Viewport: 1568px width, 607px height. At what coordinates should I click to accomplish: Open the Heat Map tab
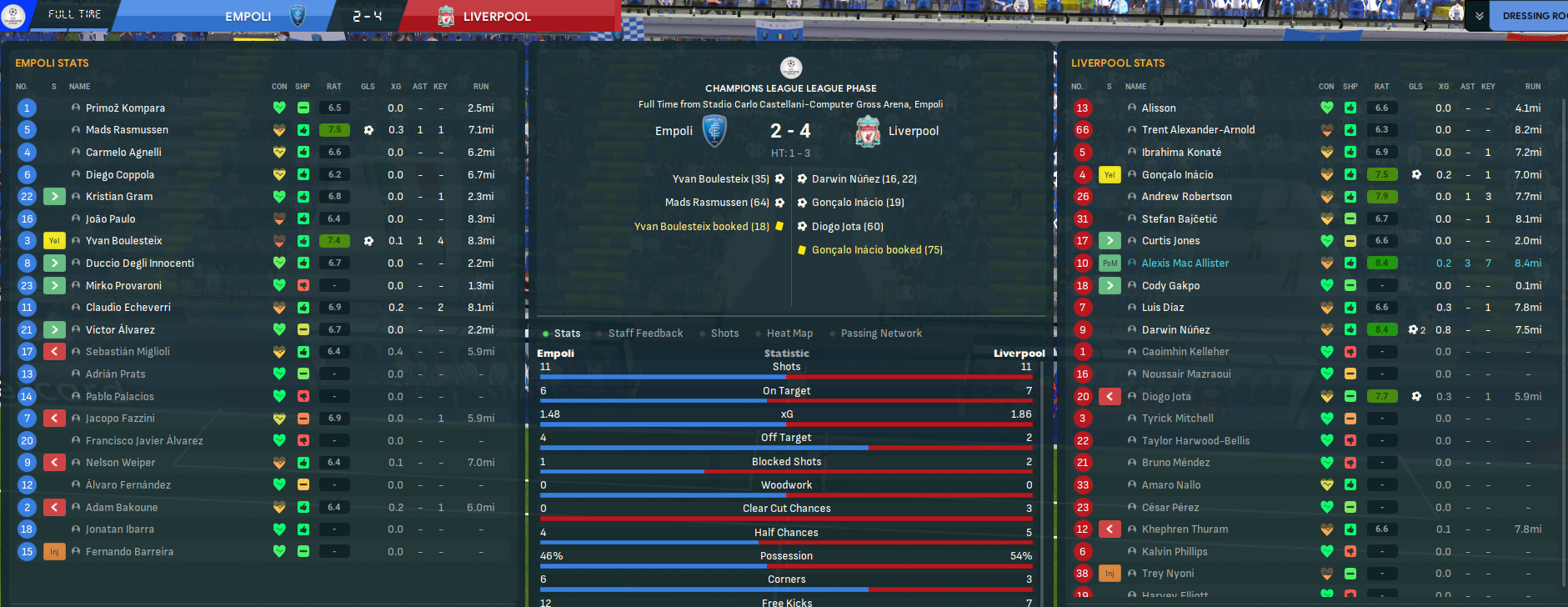coord(789,334)
